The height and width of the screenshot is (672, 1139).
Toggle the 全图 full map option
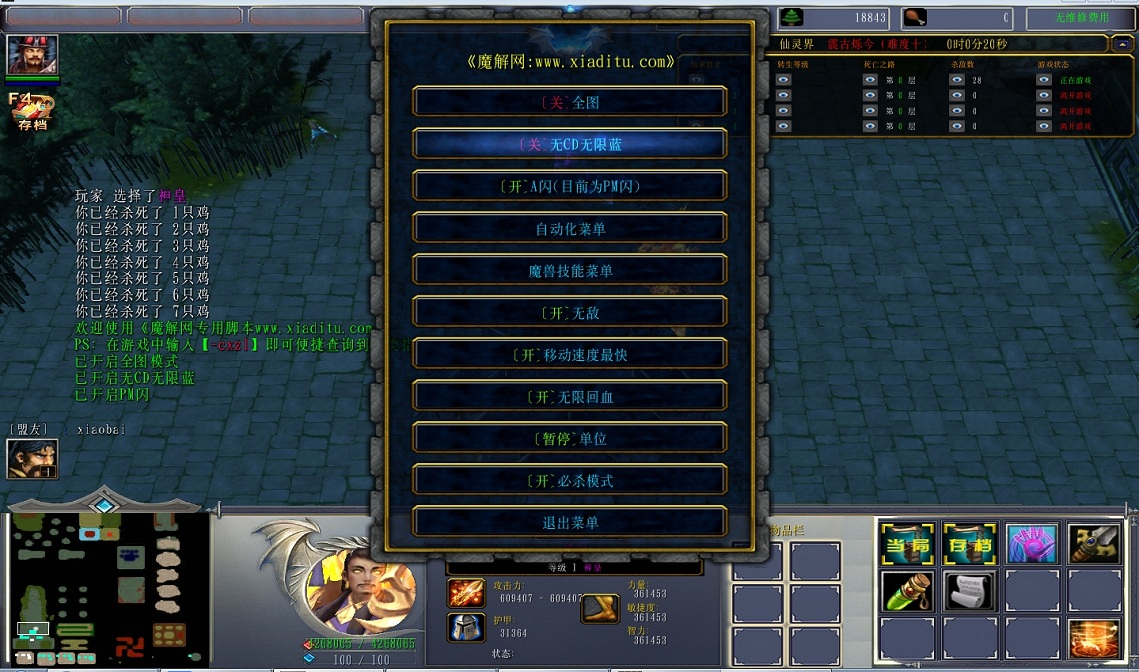pyautogui.click(x=570, y=102)
